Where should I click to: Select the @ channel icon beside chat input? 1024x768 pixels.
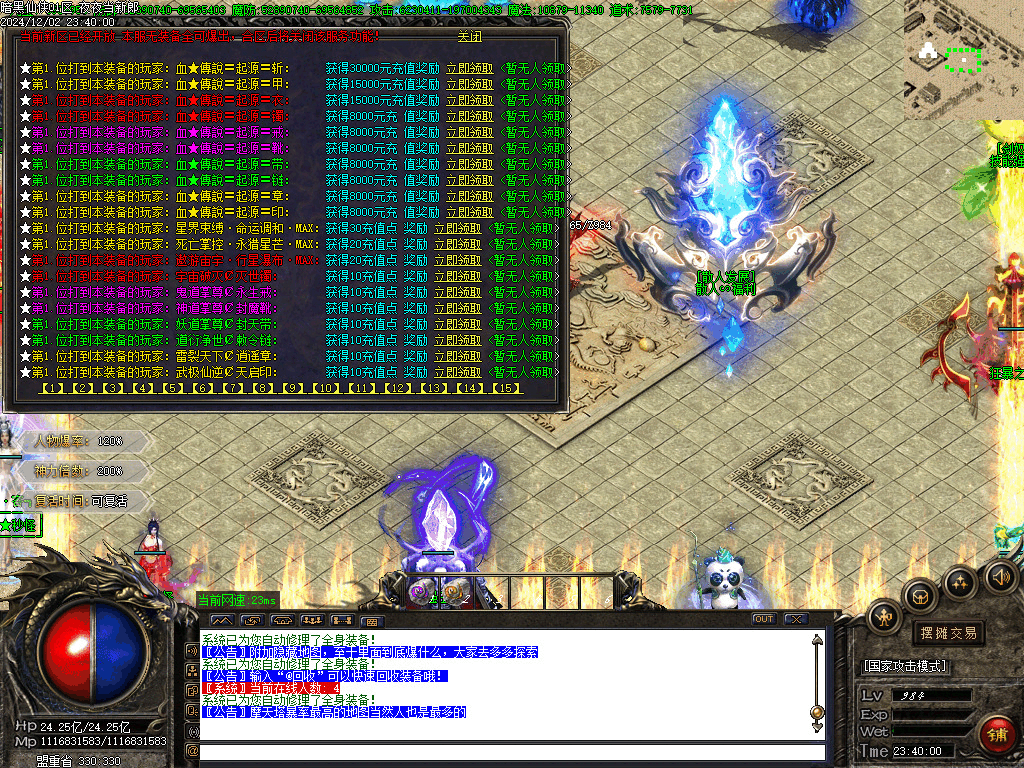tap(193, 750)
